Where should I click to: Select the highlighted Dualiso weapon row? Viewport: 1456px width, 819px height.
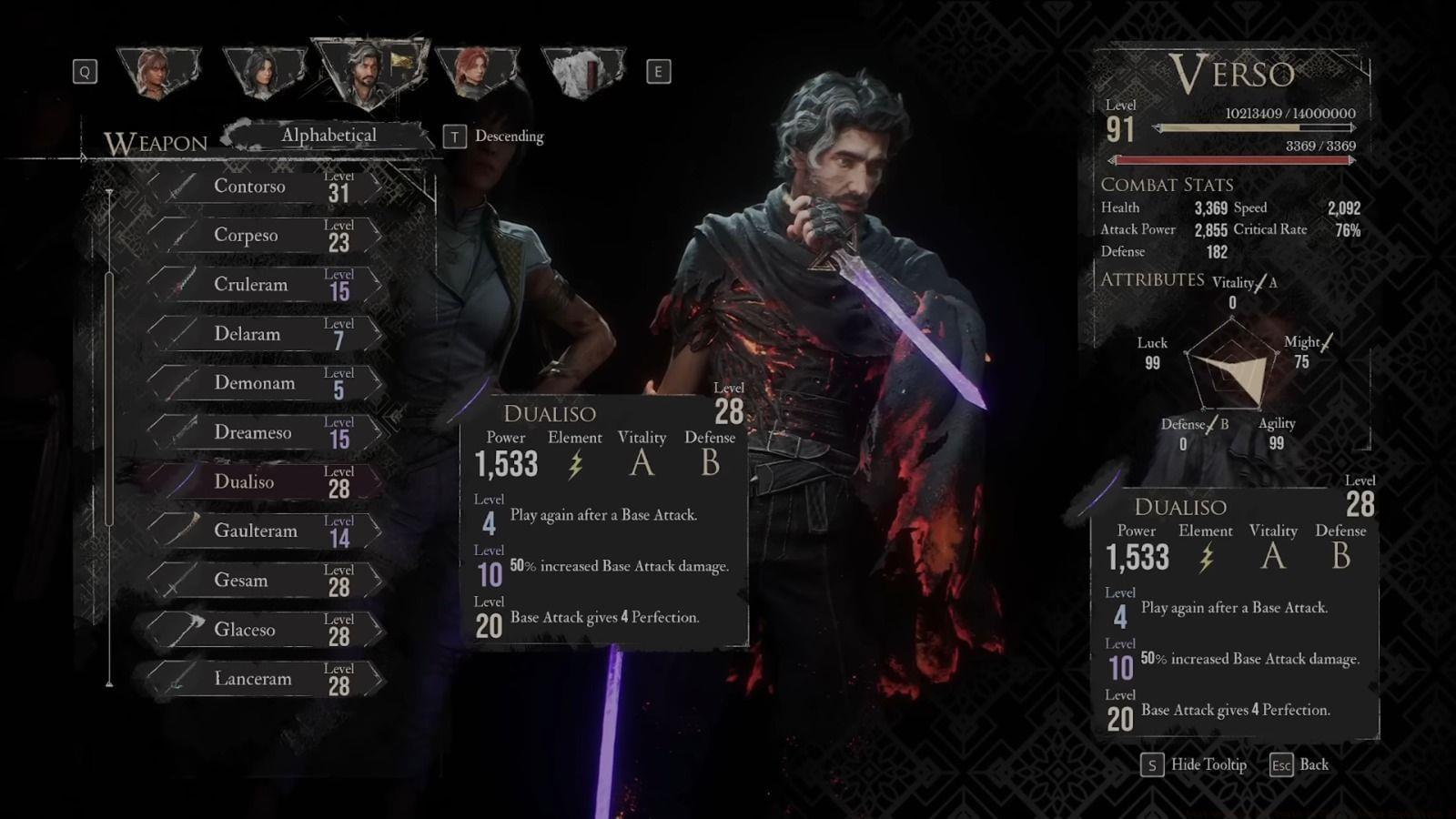pos(264,481)
